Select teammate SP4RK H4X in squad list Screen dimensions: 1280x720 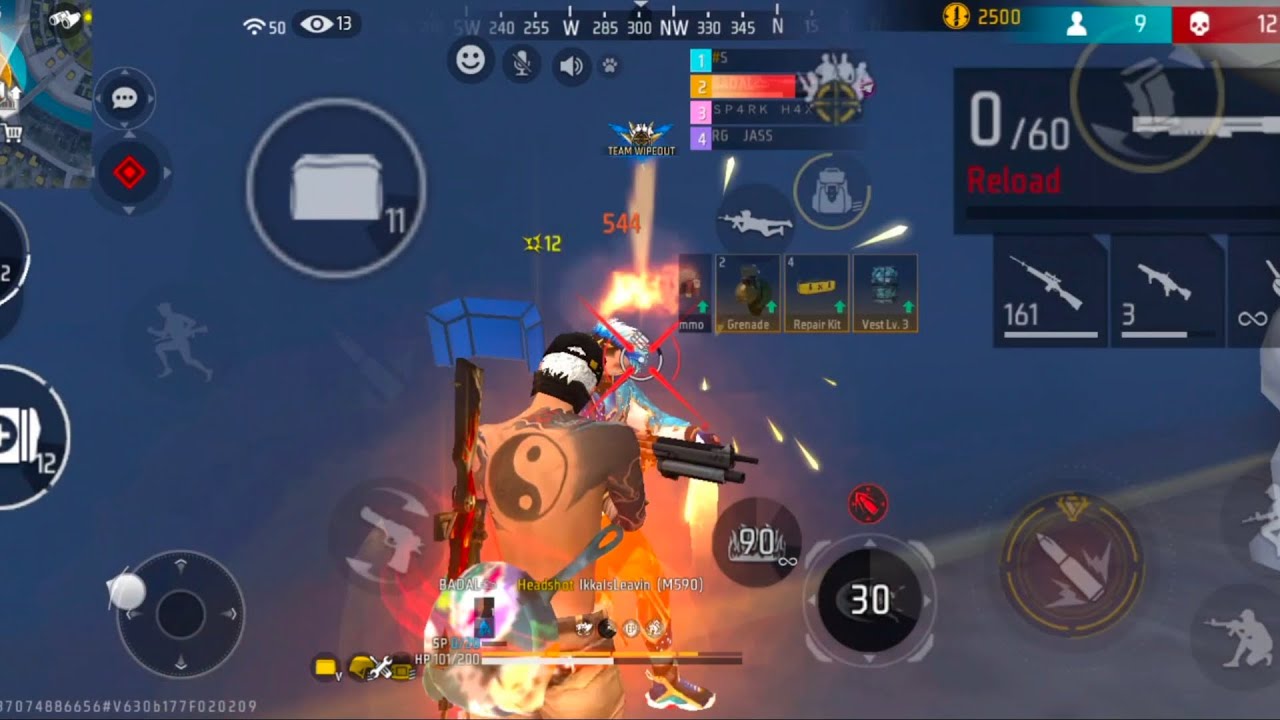tap(763, 111)
